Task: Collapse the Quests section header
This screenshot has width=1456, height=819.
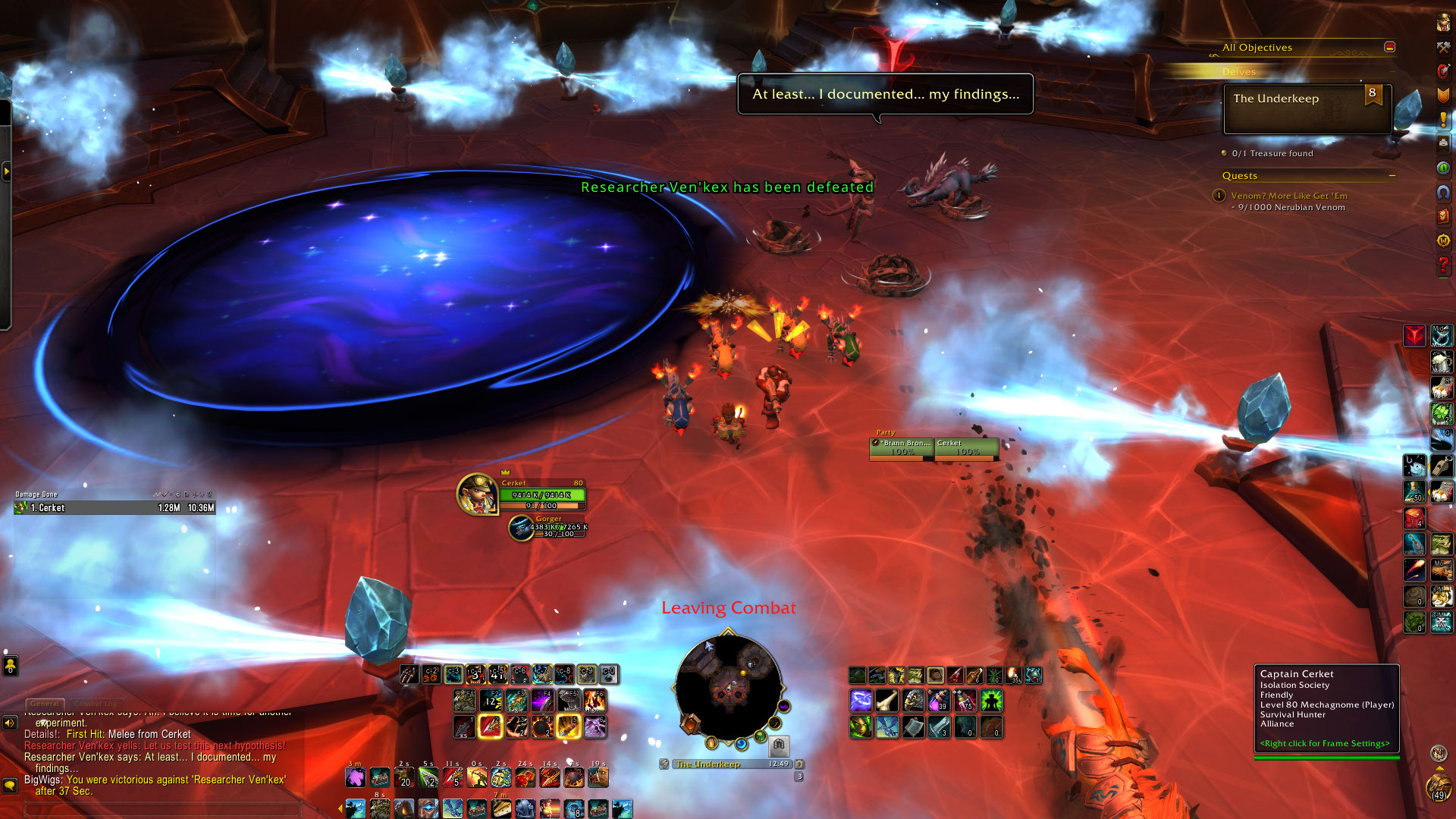Action: [x=1392, y=175]
